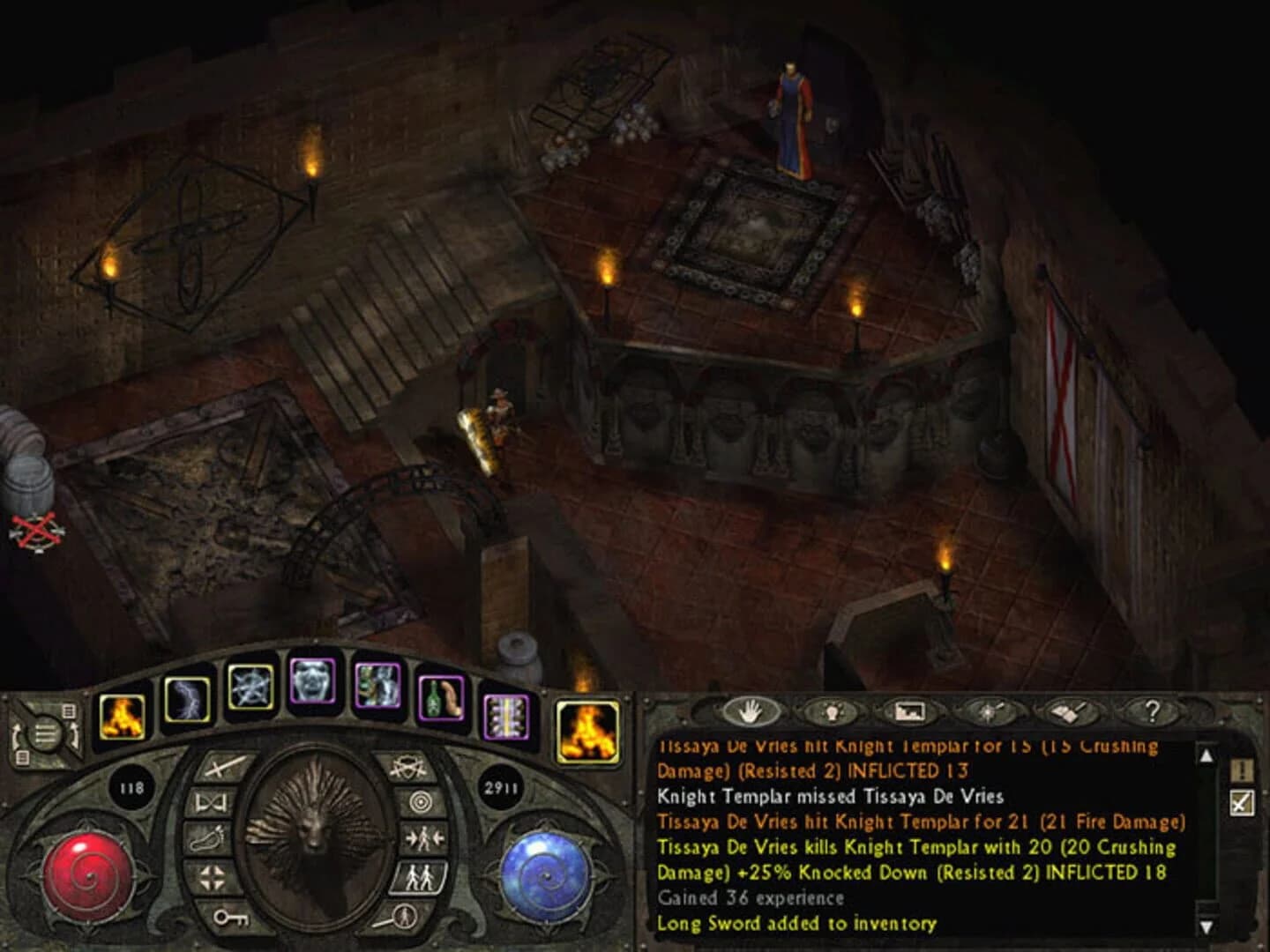Click the combat log scrollbar up arrow

(x=1206, y=756)
